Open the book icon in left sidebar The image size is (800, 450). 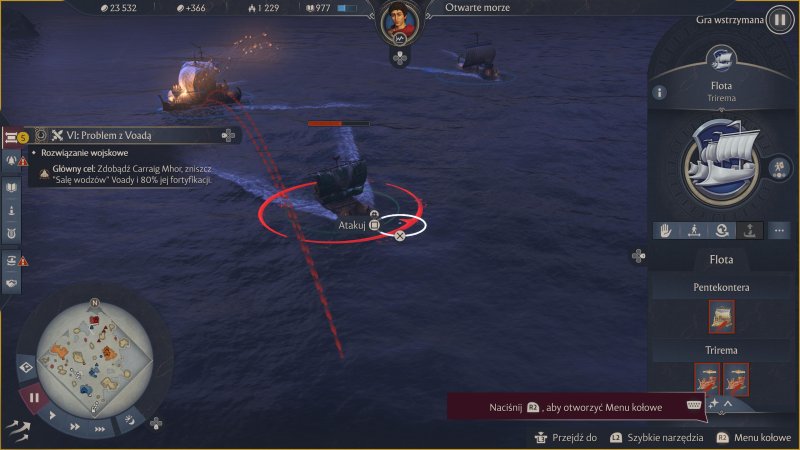coord(12,186)
